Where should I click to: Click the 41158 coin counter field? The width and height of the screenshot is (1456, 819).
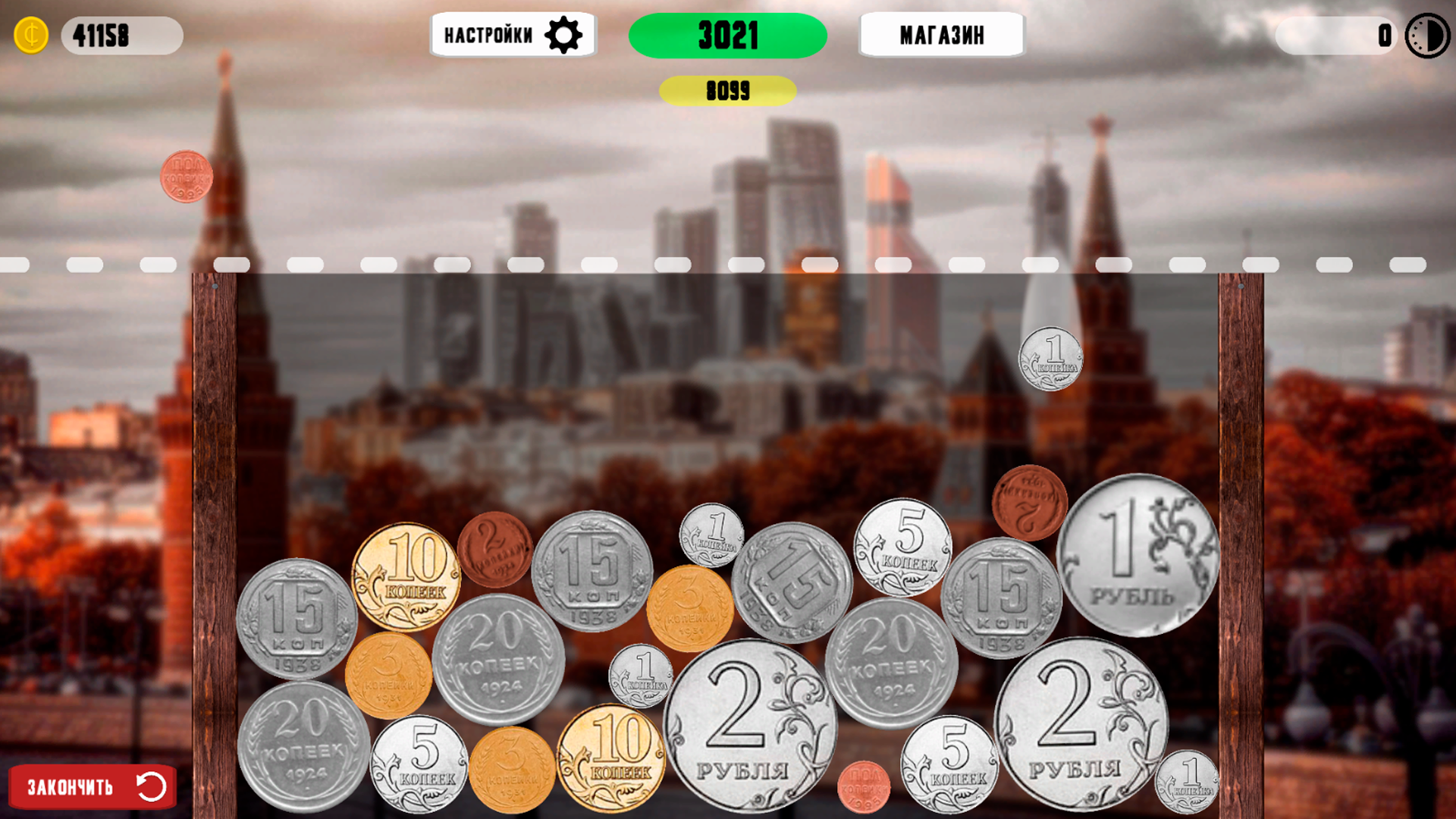pyautogui.click(x=121, y=34)
